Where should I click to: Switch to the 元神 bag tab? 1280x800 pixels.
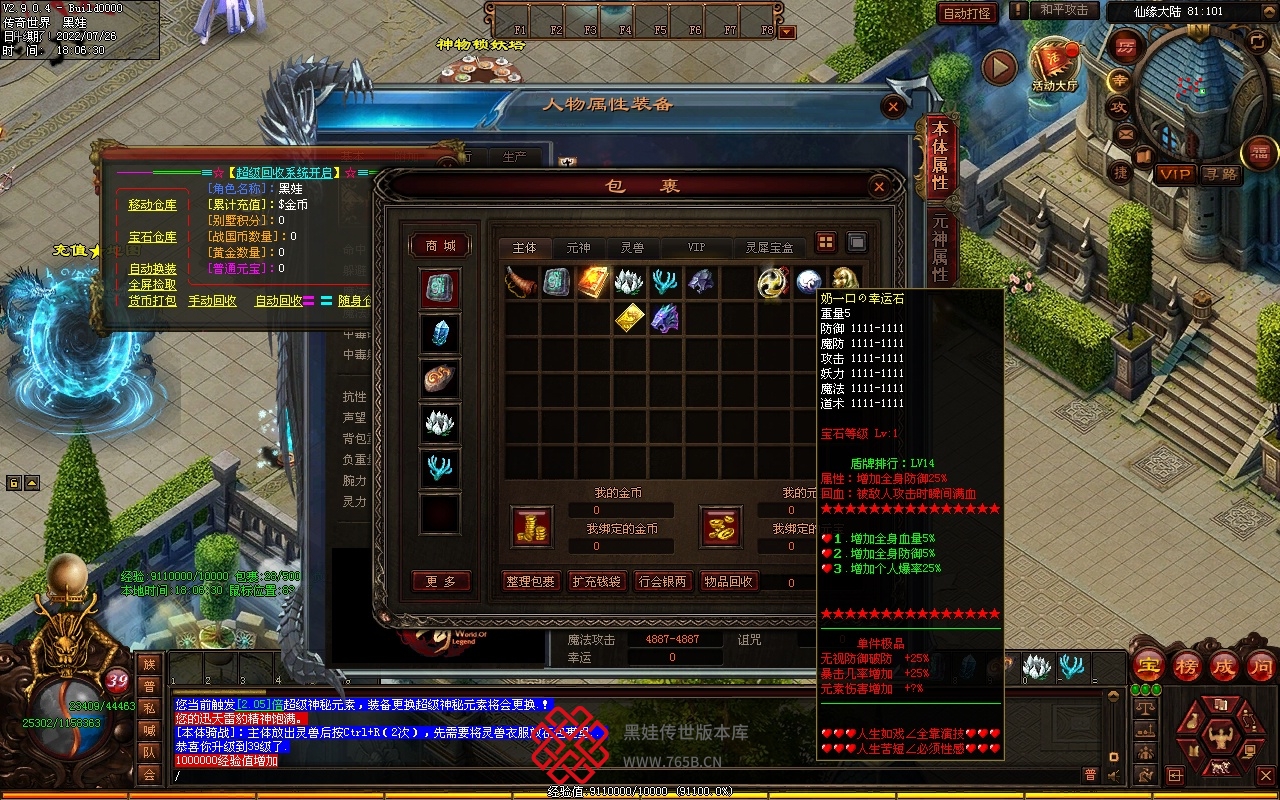coord(578,248)
